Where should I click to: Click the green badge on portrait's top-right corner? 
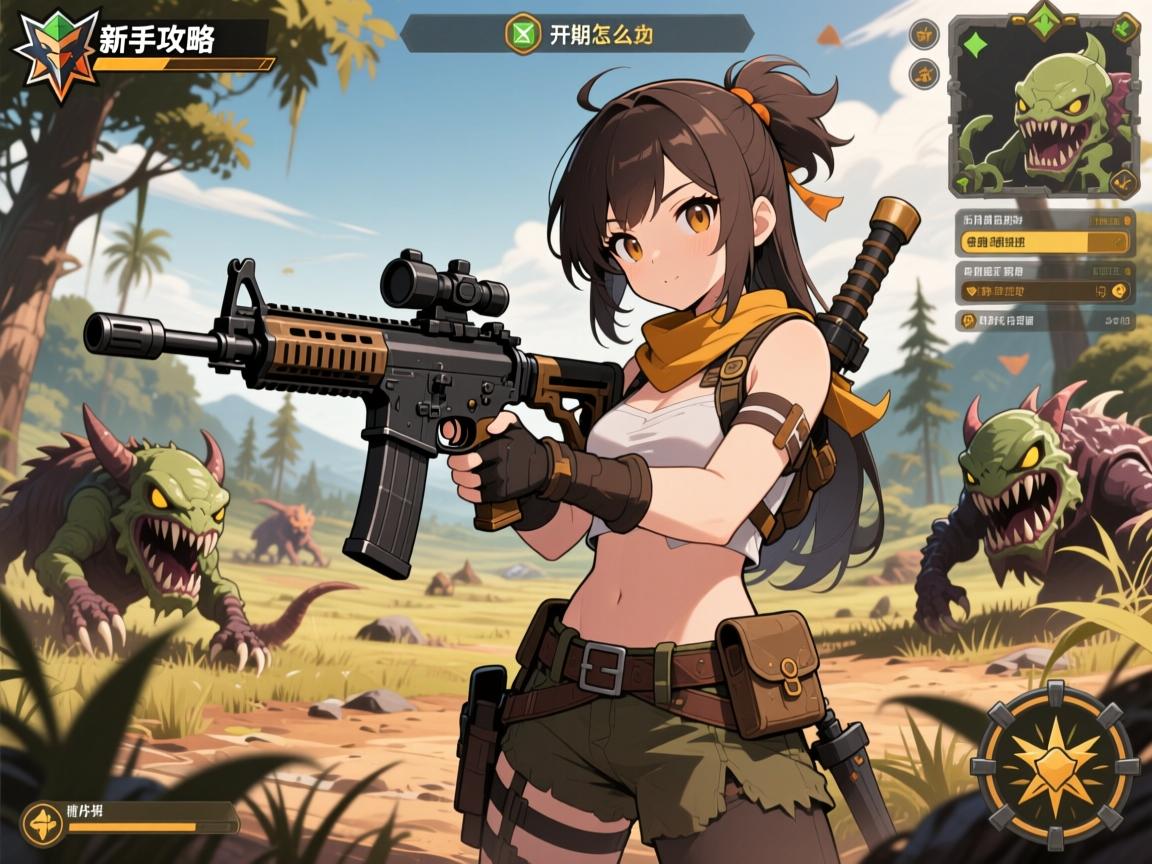(1125, 29)
